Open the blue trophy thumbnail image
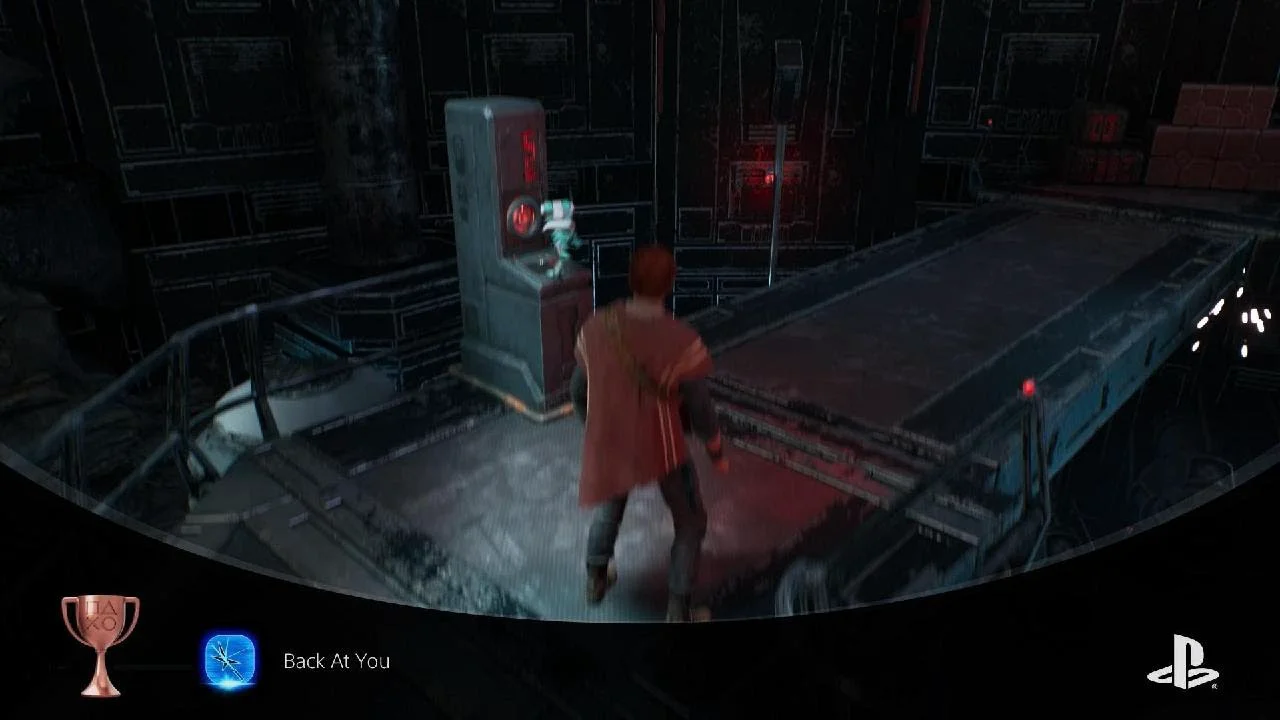 click(229, 661)
